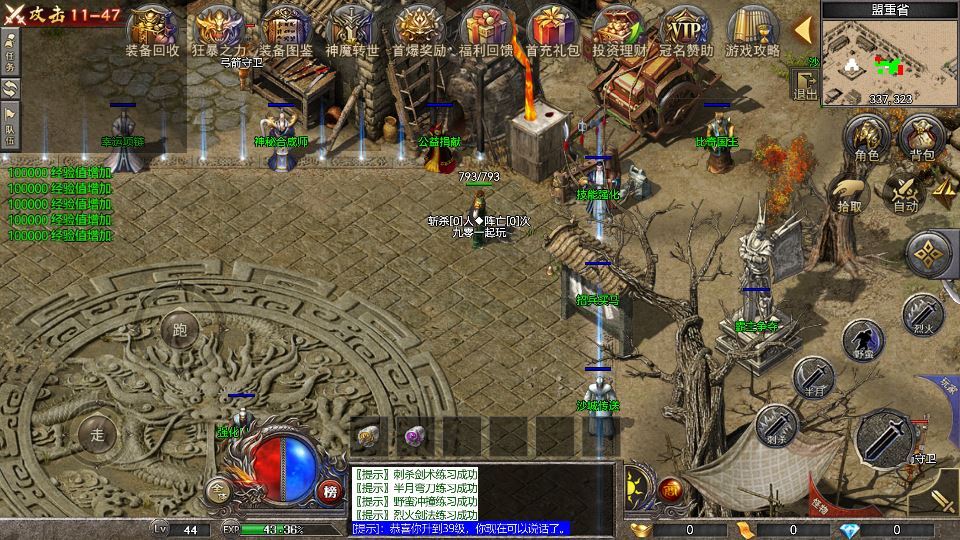This screenshot has width=960, height=540.
Task: Open the 背包 backpack
Action: pos(921,137)
